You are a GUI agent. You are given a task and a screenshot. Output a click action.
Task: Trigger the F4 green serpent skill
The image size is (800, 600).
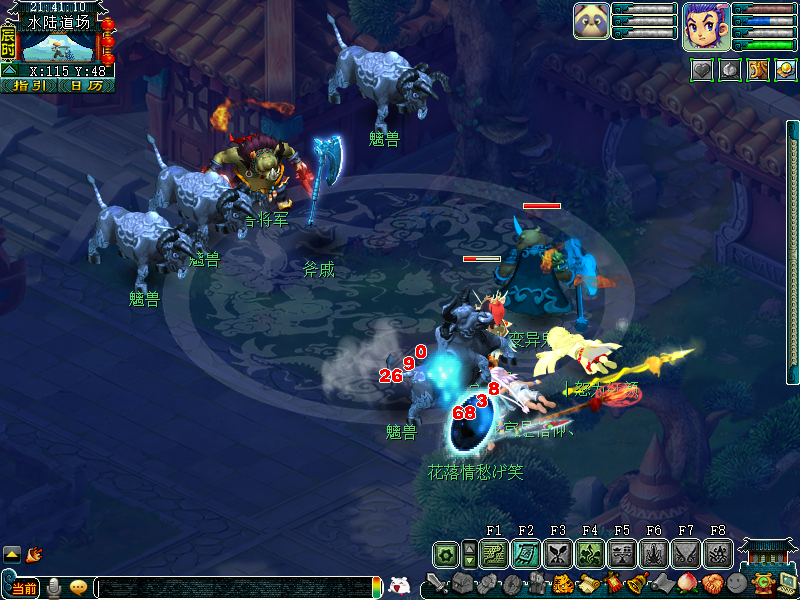589,553
